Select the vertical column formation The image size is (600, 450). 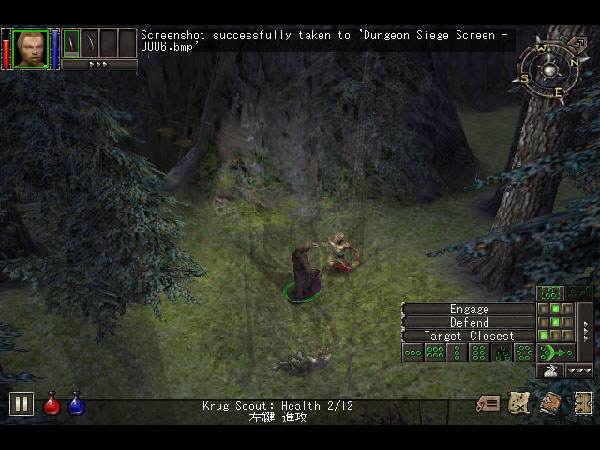pos(458,352)
